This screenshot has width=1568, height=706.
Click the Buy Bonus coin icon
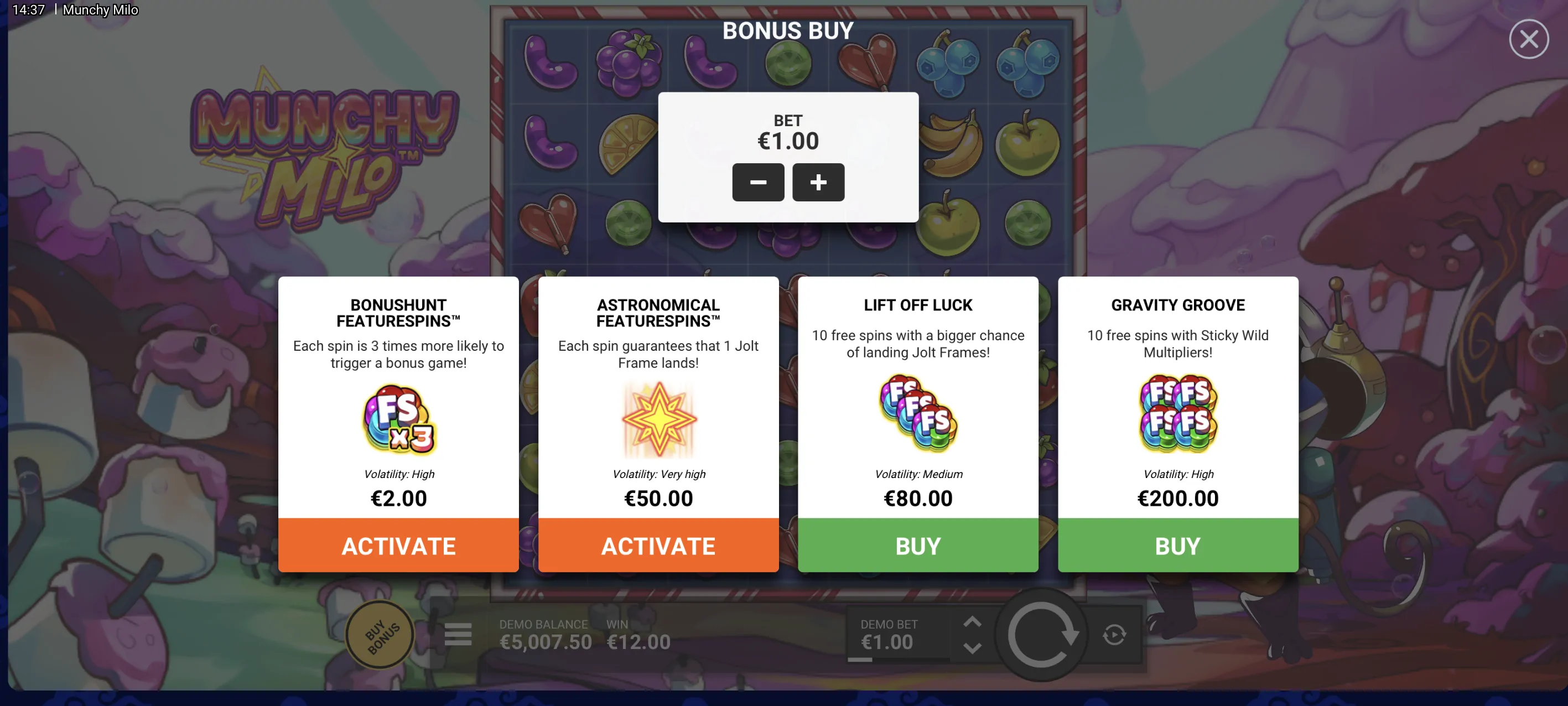click(x=379, y=634)
